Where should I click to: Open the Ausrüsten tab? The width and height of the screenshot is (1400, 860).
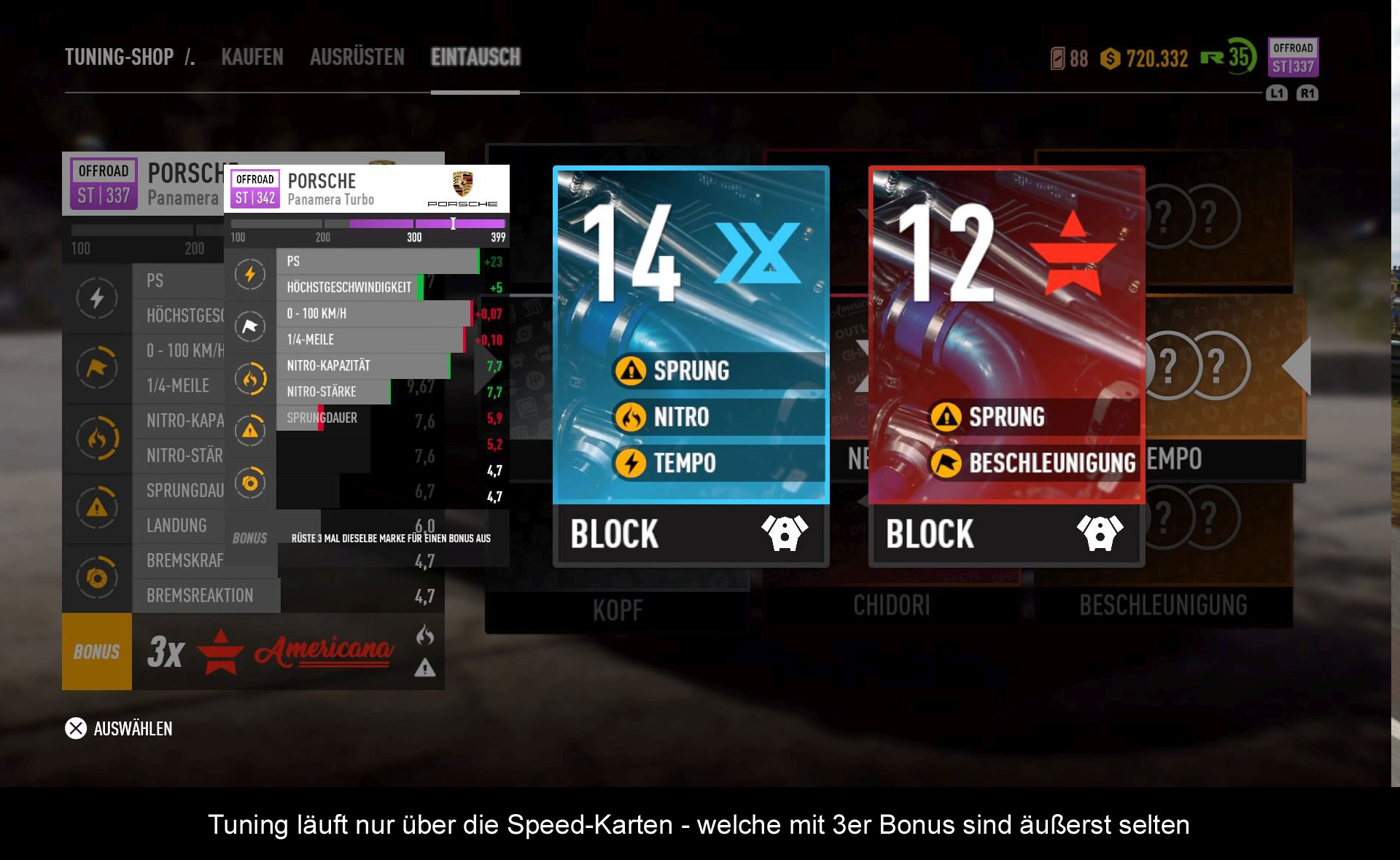(357, 57)
